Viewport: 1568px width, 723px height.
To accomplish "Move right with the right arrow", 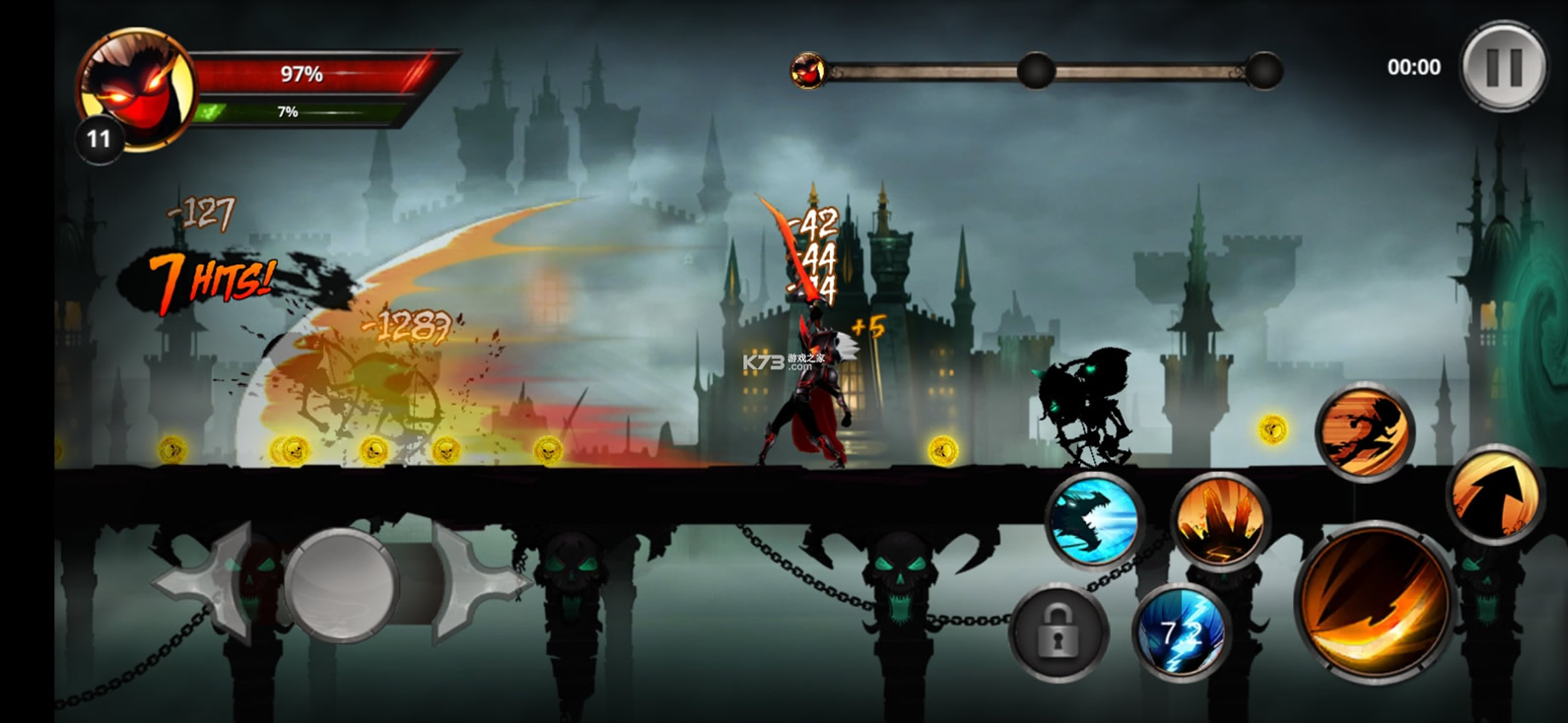I will coord(477,583).
